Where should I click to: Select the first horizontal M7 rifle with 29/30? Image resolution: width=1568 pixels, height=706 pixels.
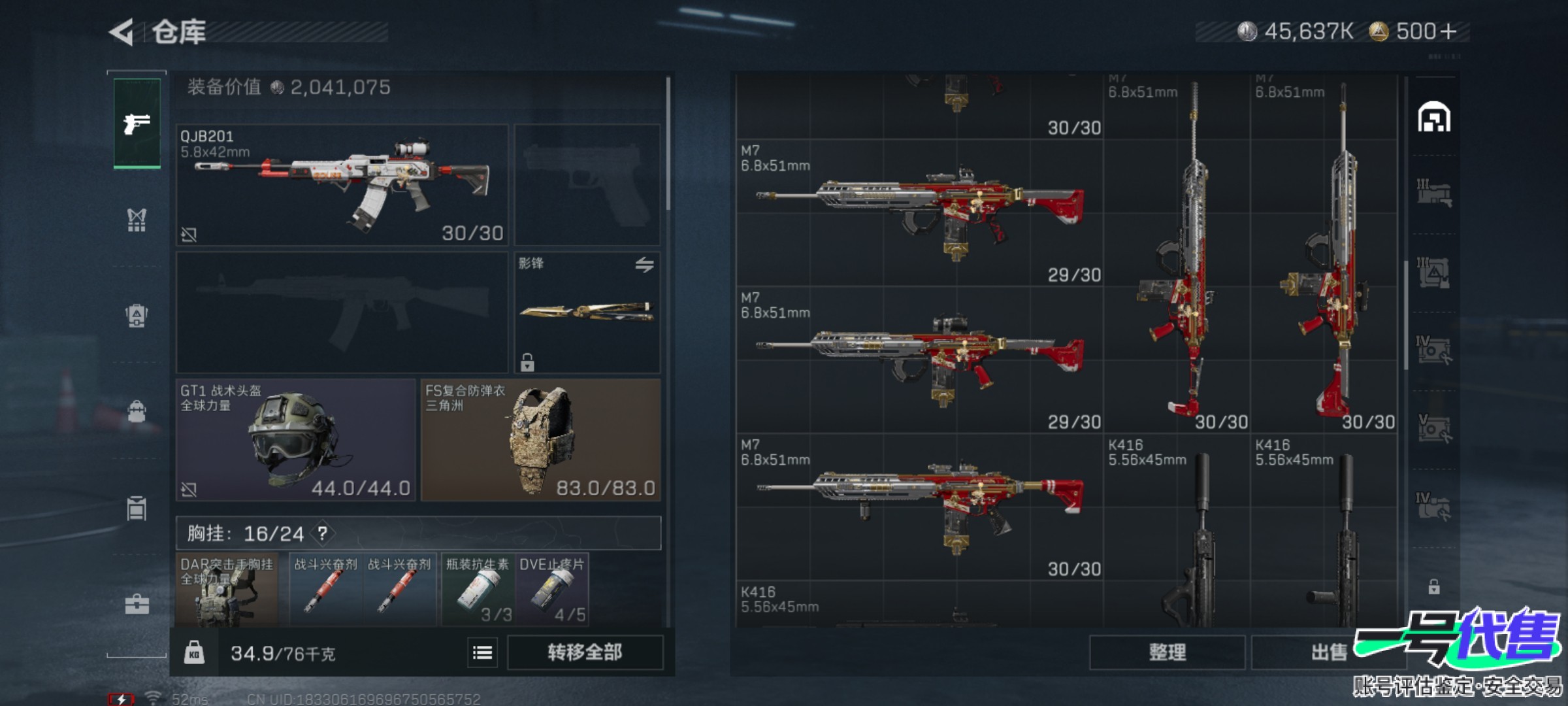[x=919, y=212]
